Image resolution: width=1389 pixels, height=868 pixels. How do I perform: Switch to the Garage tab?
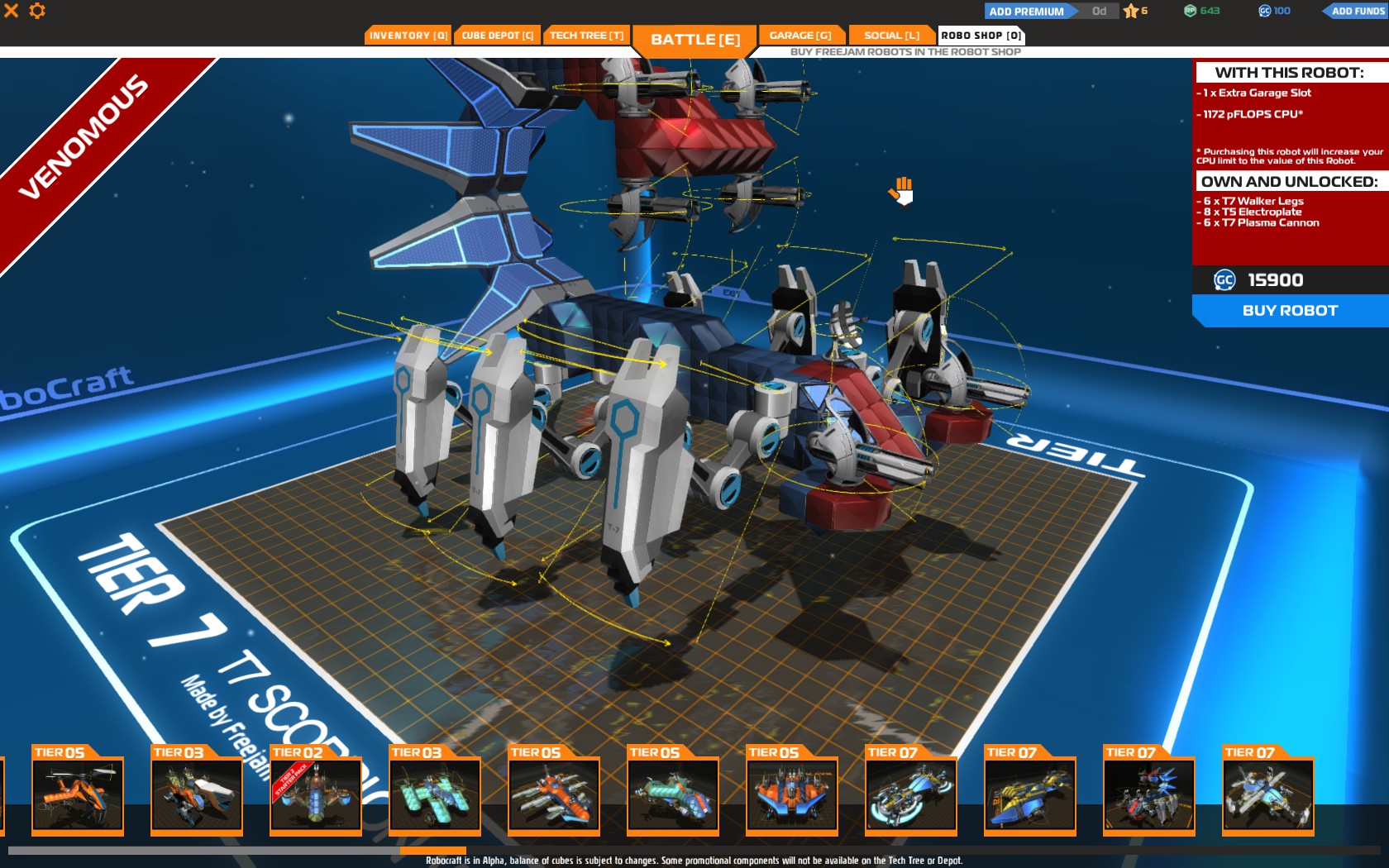[802, 35]
